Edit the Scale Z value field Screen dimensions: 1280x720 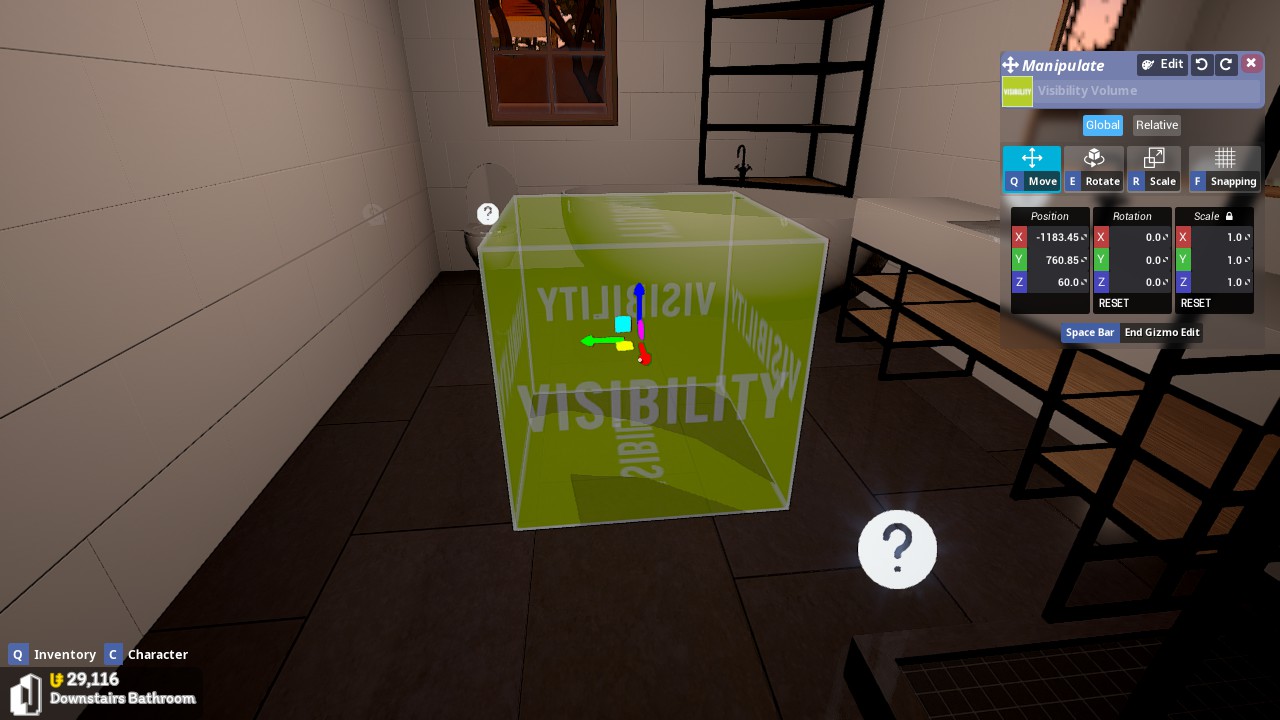coord(1221,282)
